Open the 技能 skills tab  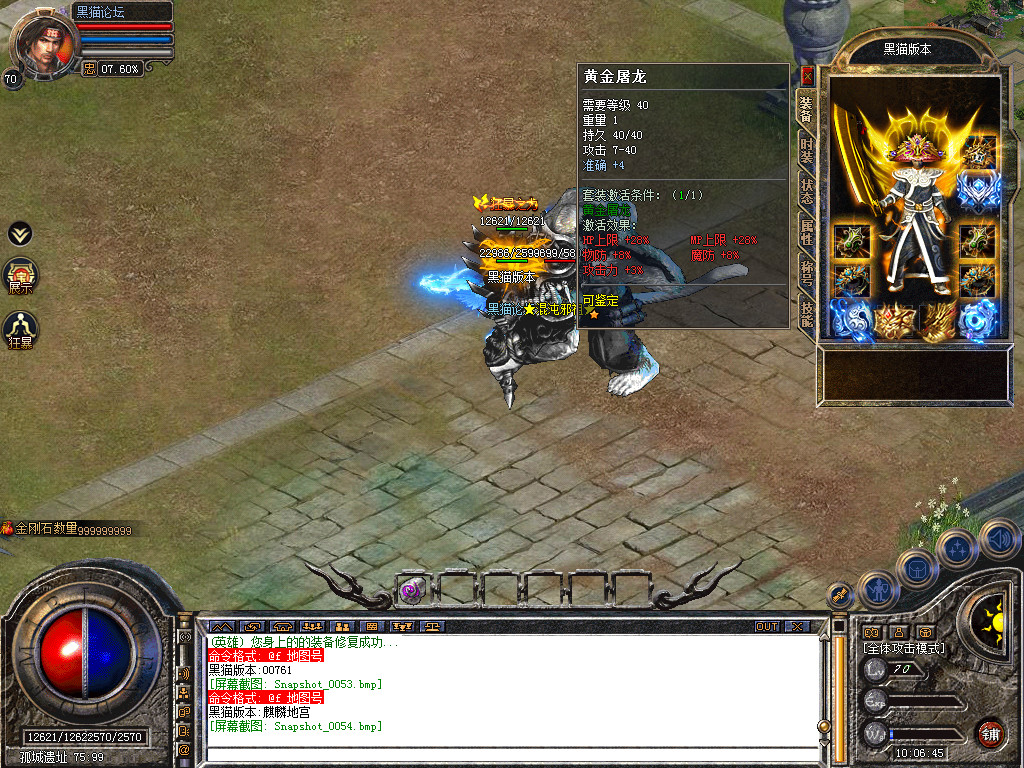tap(806, 313)
